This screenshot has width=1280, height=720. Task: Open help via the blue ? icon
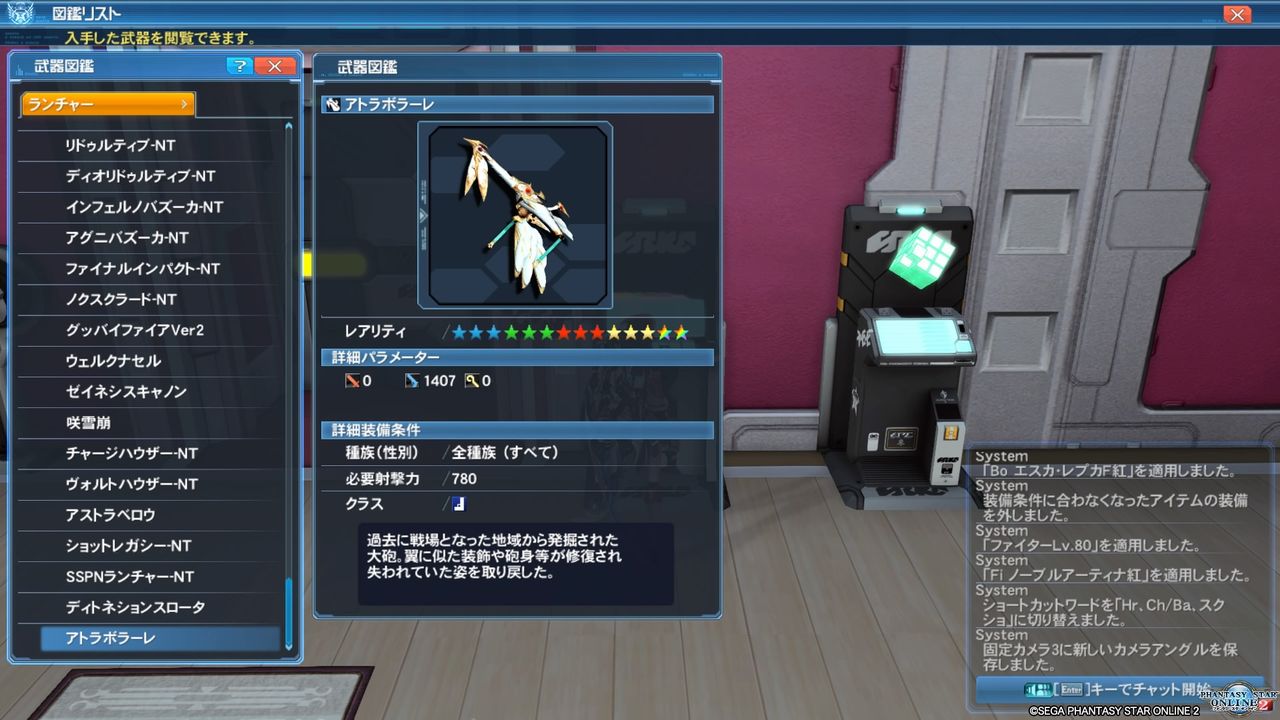pyautogui.click(x=240, y=66)
